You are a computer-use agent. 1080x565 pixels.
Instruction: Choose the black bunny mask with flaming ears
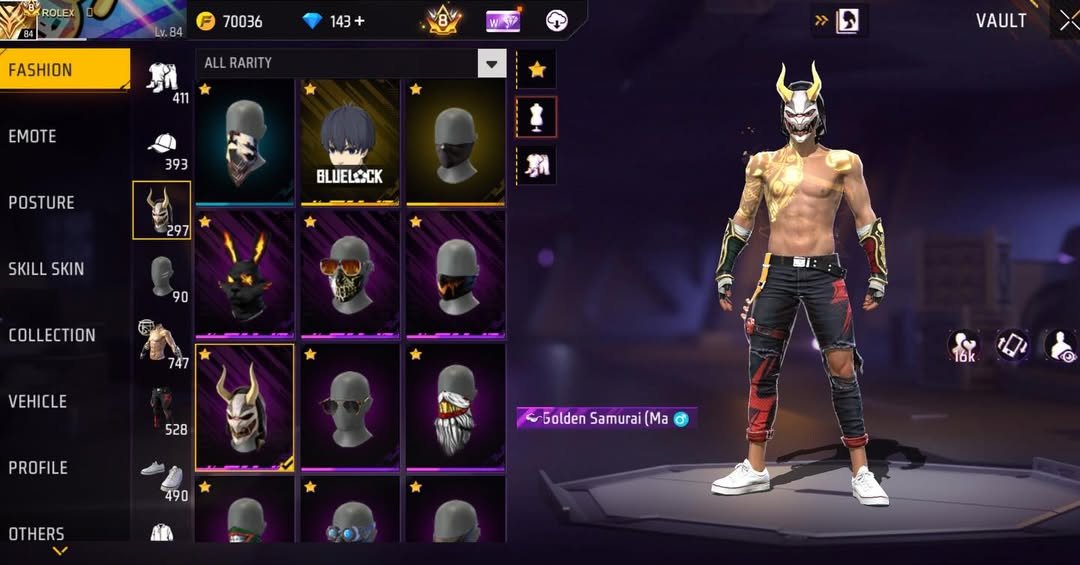click(244, 273)
